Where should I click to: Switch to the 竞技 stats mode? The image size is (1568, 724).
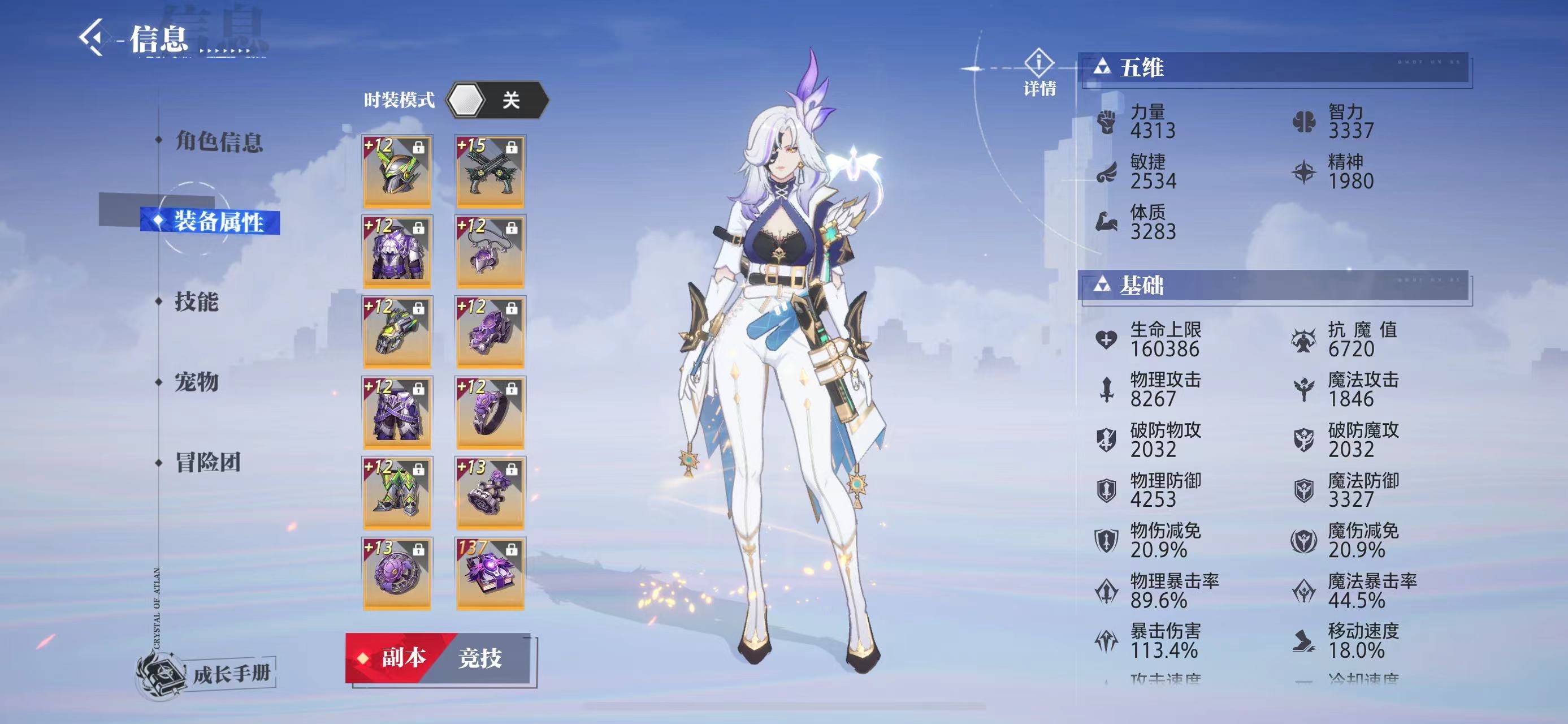click(481, 658)
